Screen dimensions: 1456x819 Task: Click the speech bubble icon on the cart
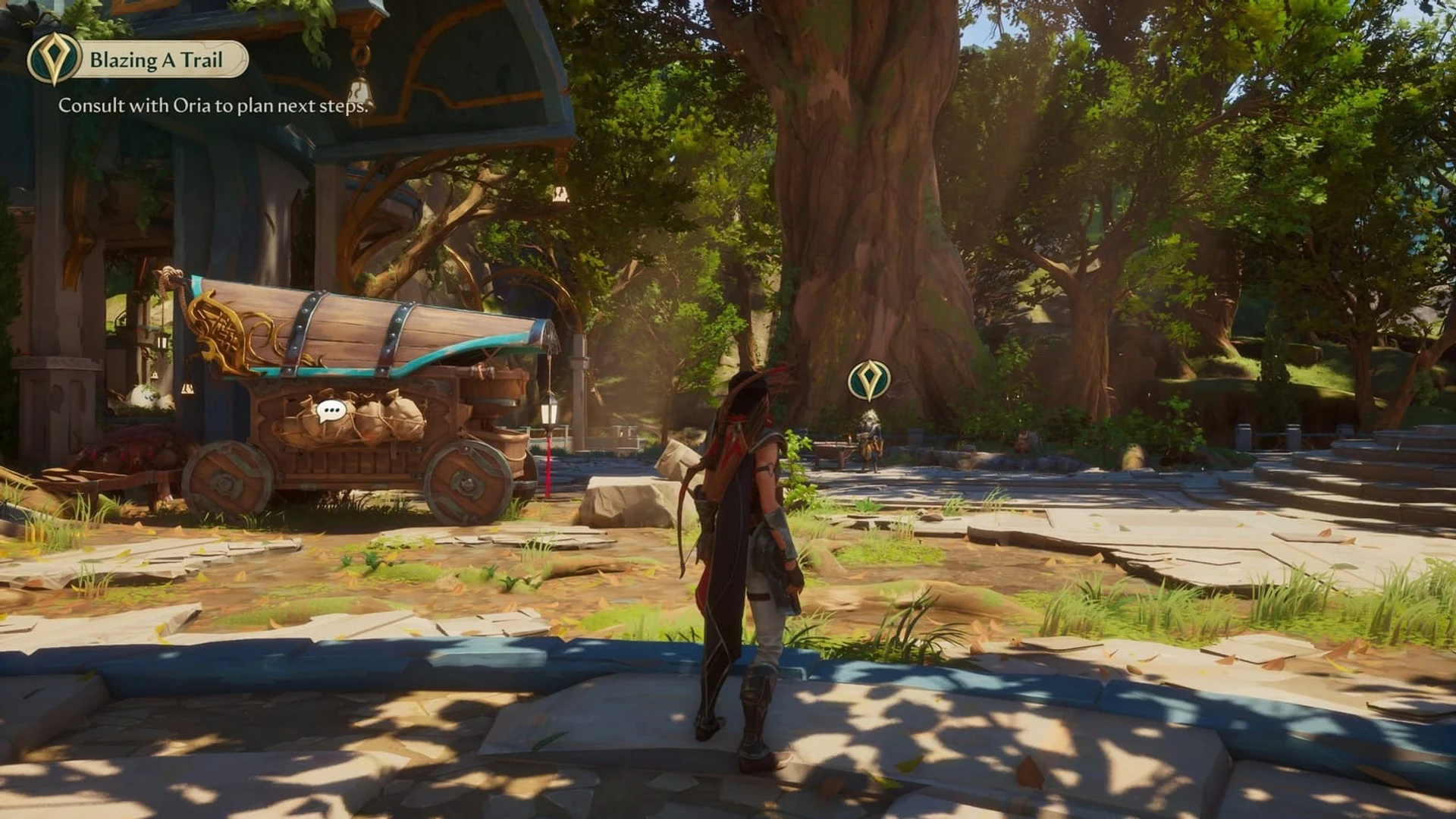click(331, 412)
